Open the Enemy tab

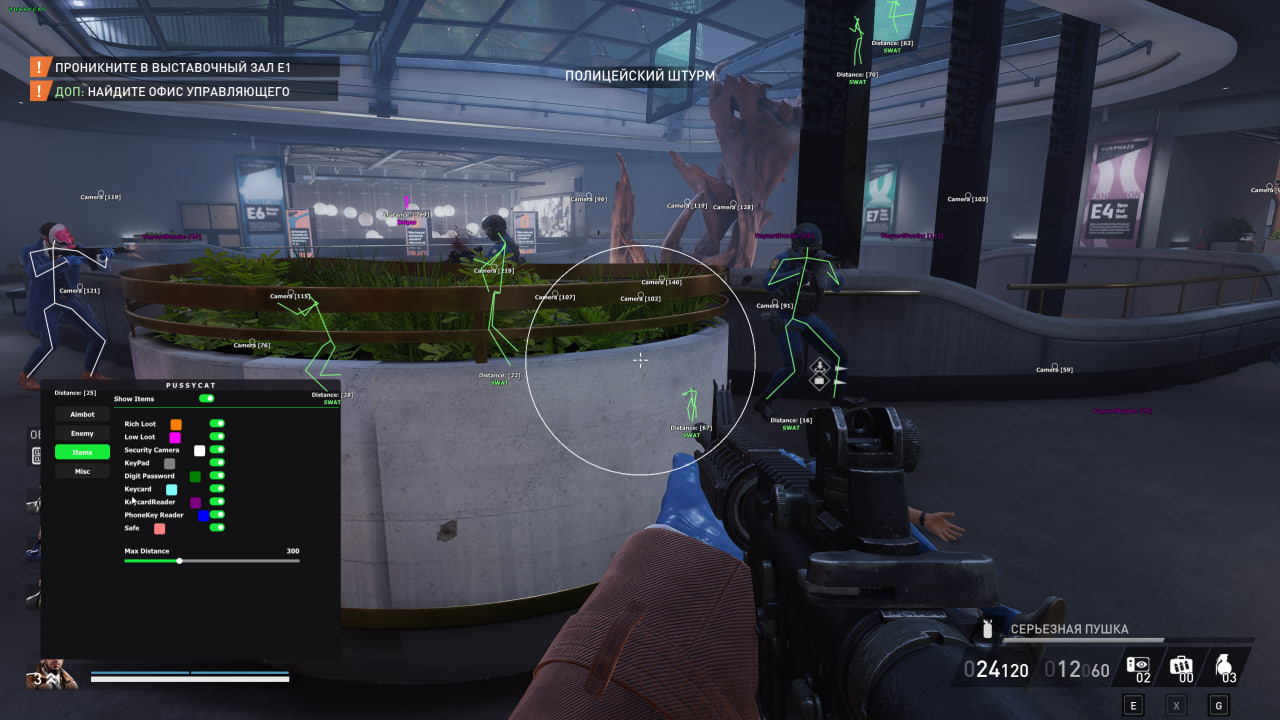pyautogui.click(x=82, y=433)
